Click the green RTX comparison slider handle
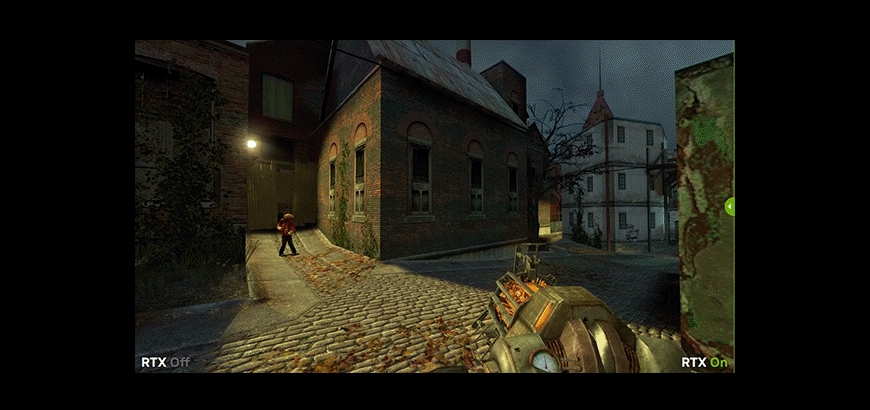Viewport: 870px width, 410px height. (x=730, y=206)
